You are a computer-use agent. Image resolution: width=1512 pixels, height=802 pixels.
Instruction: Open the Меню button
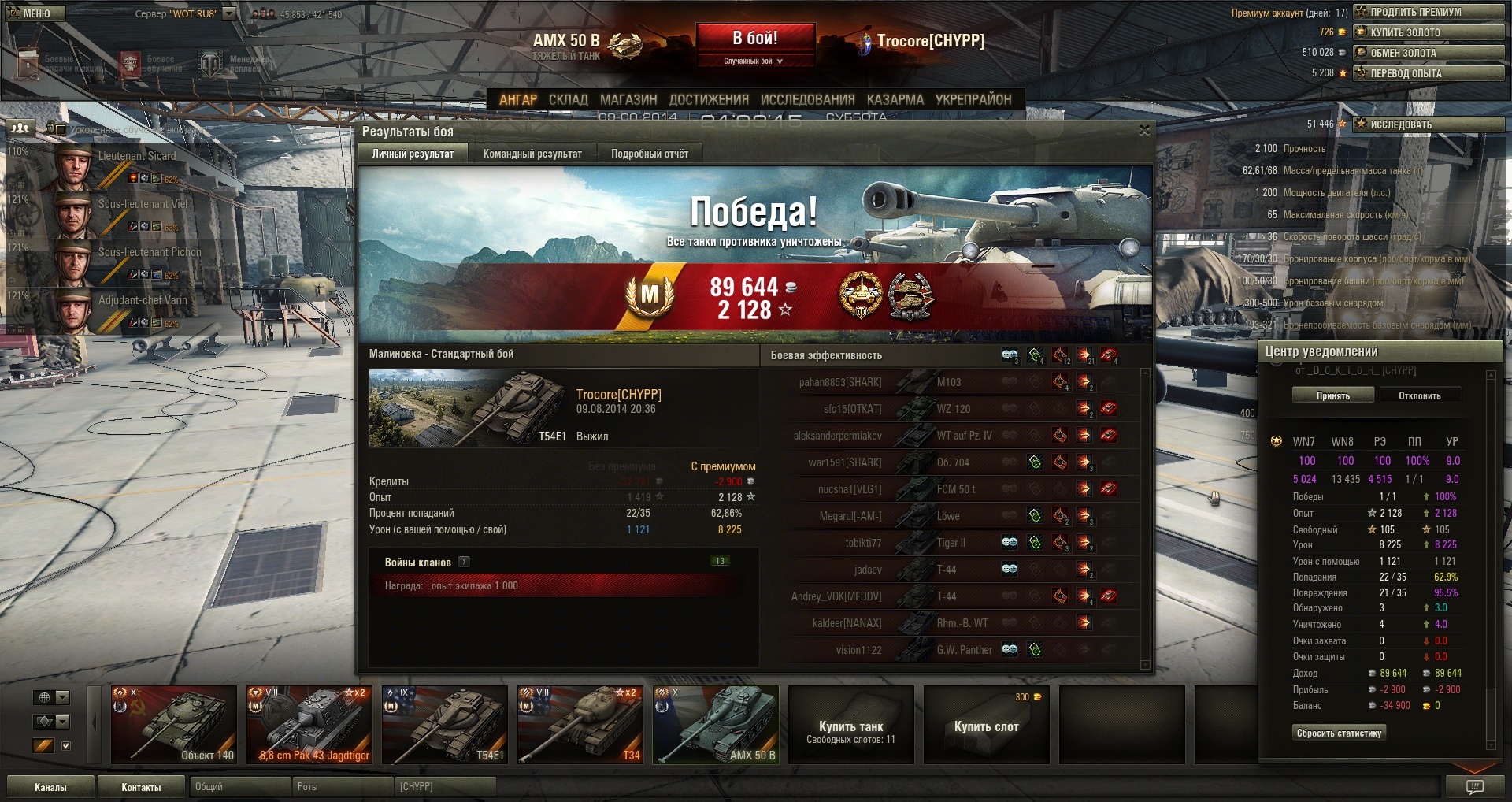[36, 13]
